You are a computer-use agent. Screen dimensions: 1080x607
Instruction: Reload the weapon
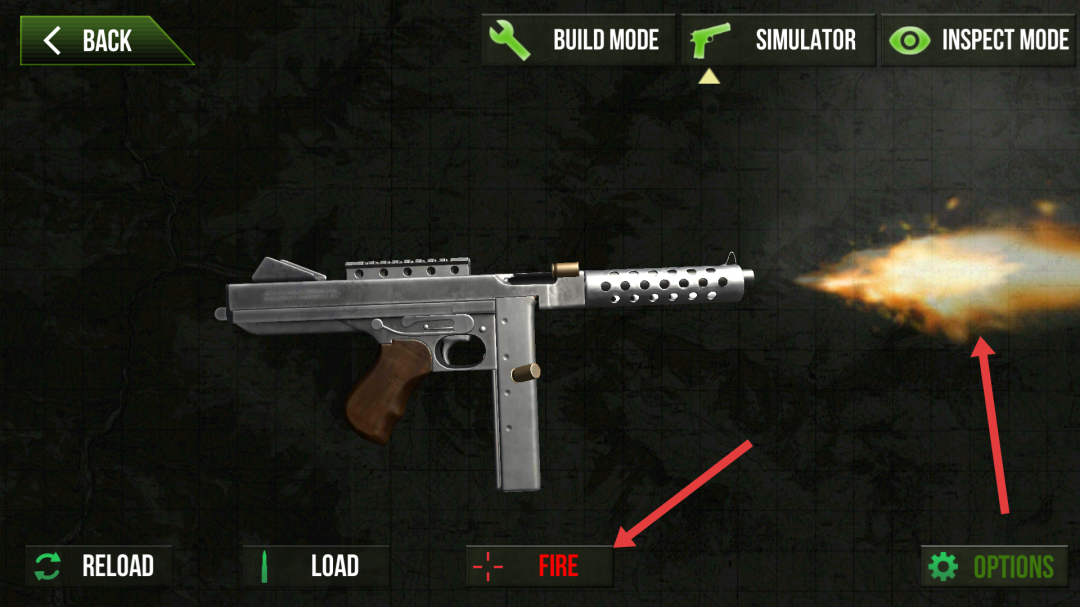pos(97,566)
